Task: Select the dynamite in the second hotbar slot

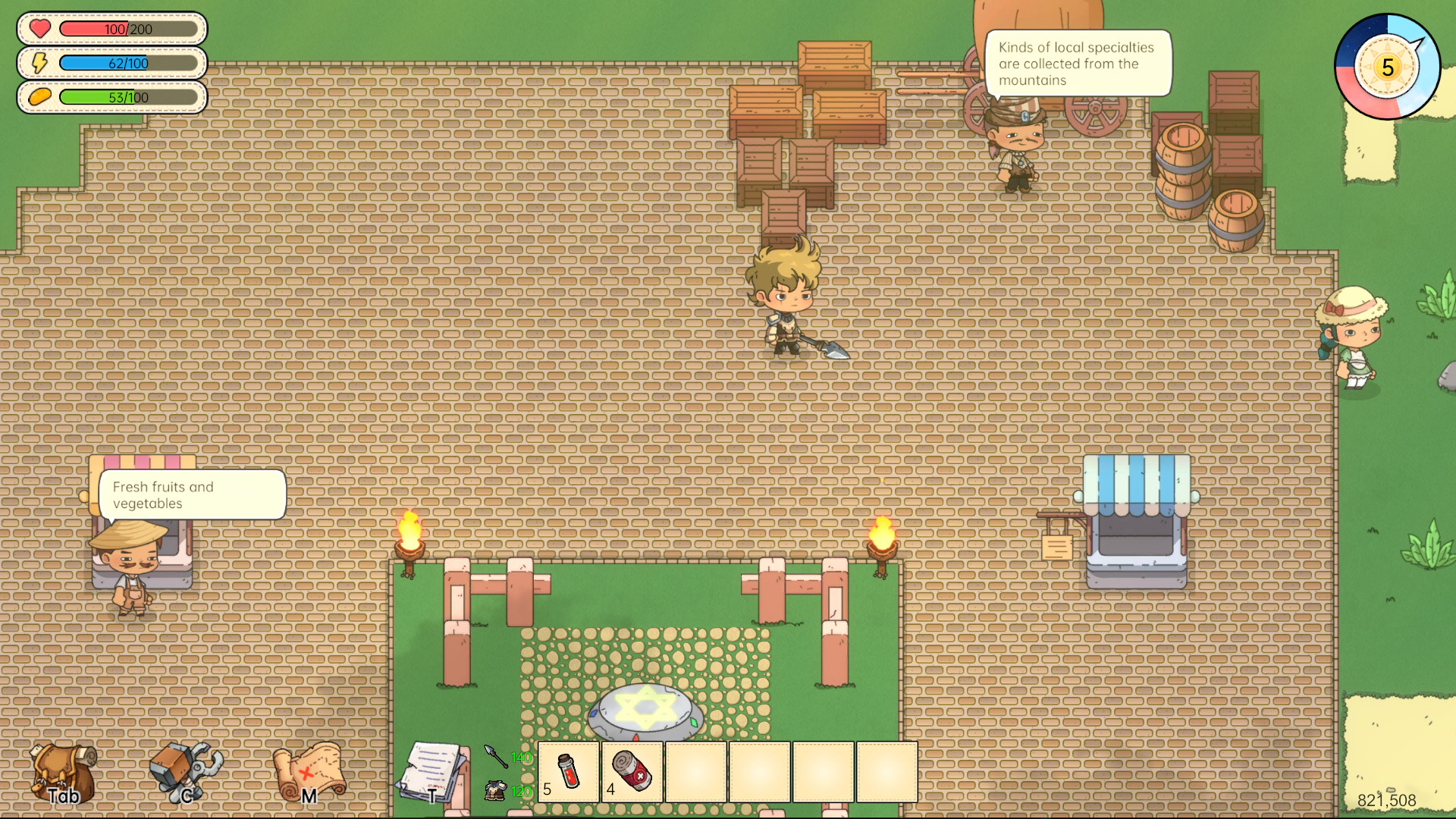Action: (x=632, y=772)
